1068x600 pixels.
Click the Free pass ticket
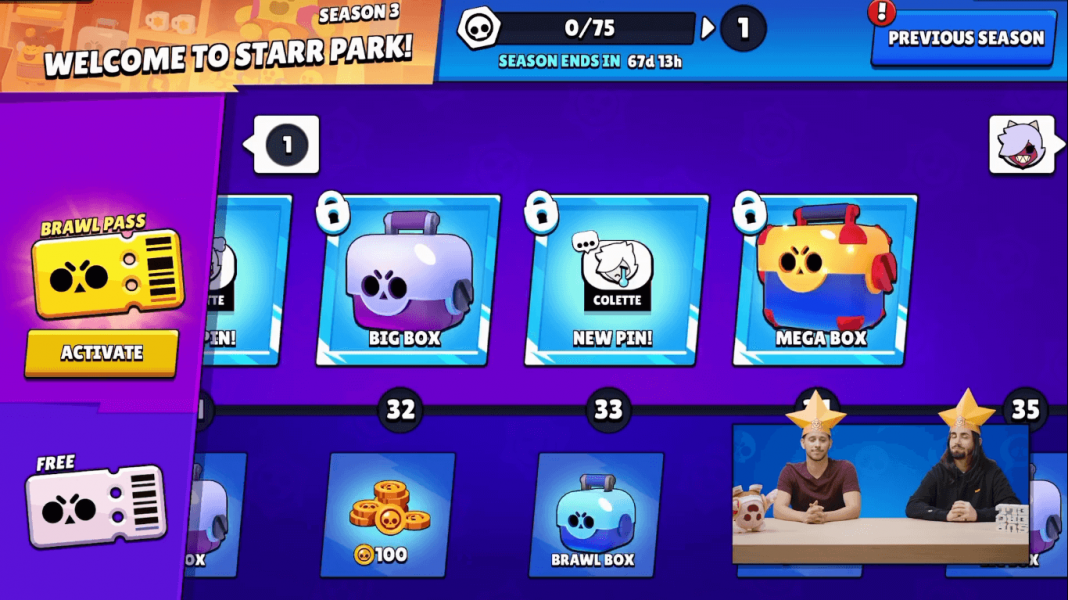tap(96, 507)
